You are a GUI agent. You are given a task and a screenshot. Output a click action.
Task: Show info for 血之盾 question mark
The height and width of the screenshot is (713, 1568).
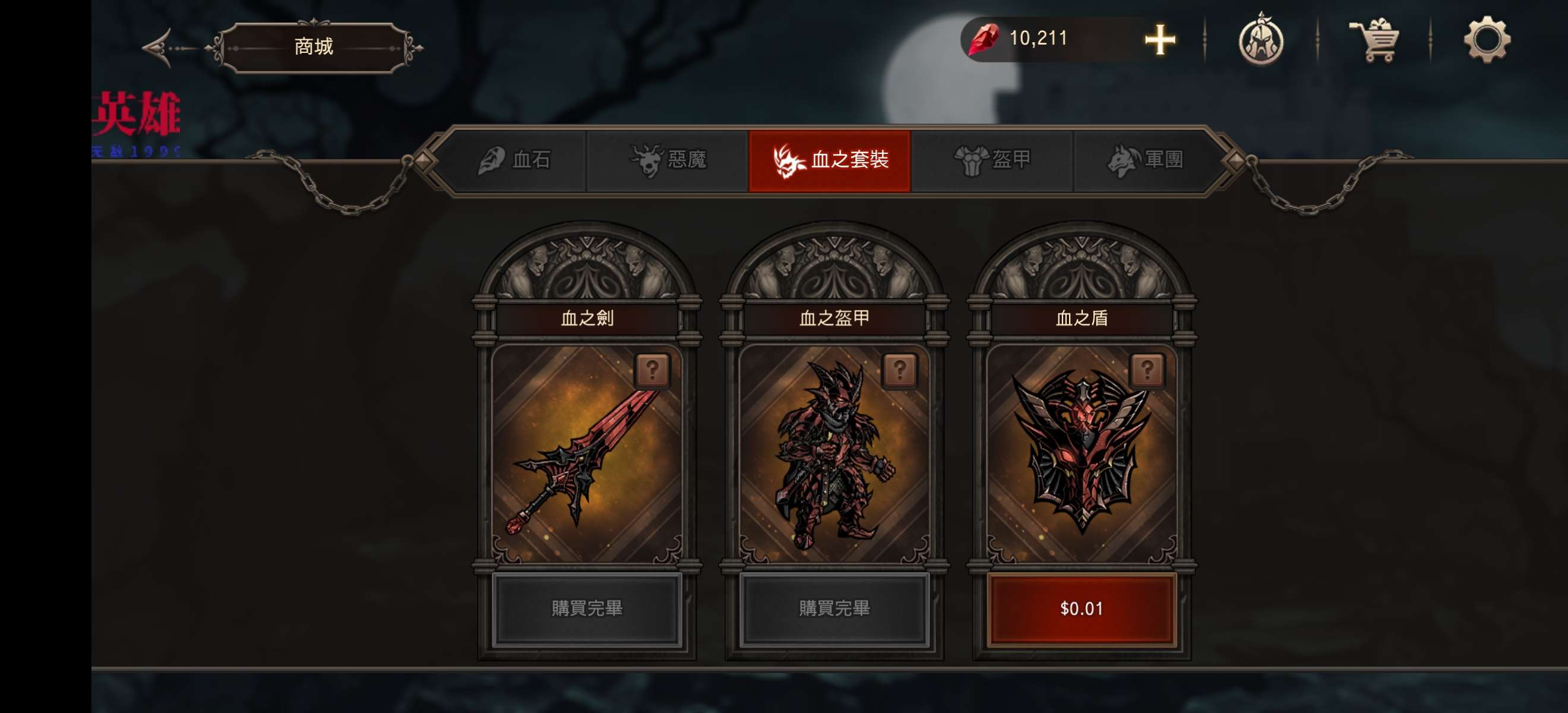click(1147, 370)
